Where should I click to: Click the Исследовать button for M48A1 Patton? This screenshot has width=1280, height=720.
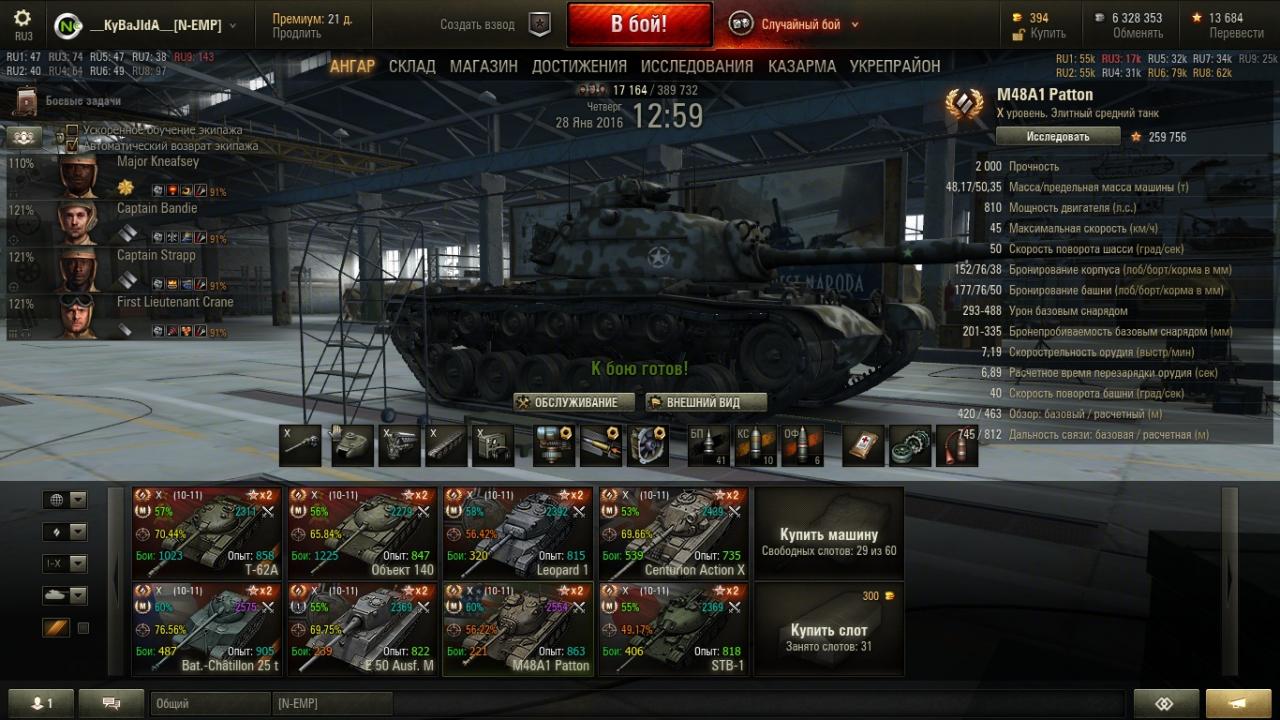[x=1057, y=136]
